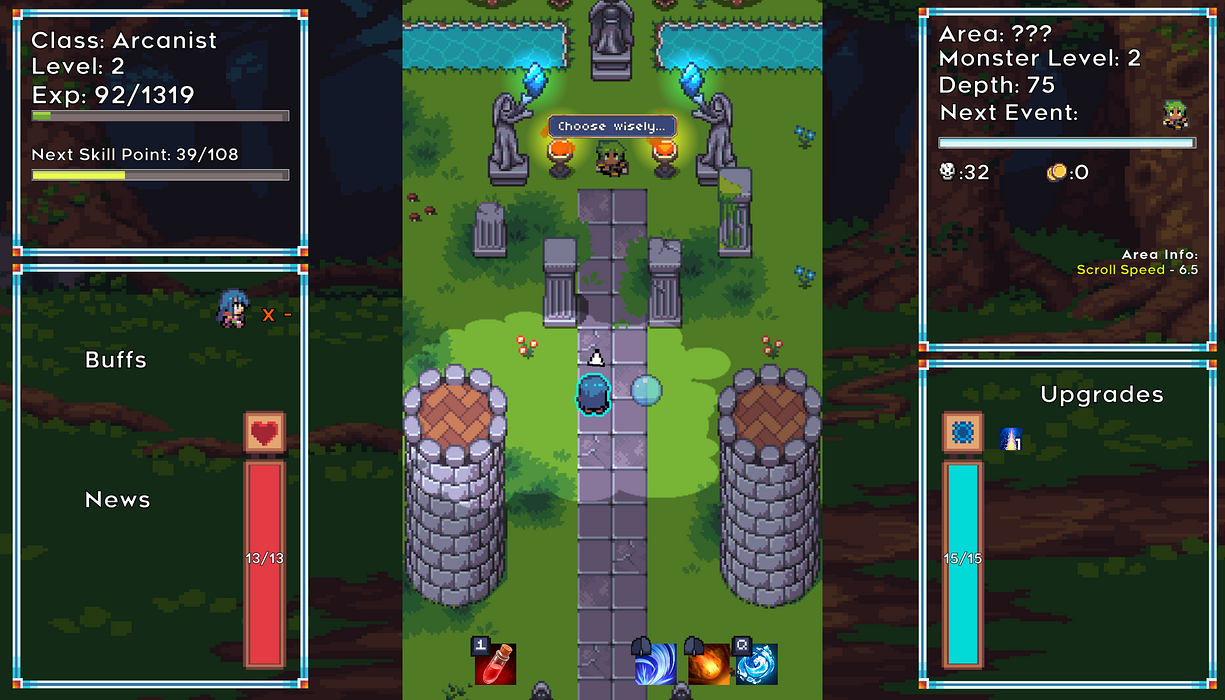
Task: Click the blue-haired character portrait icon
Action: [232, 309]
